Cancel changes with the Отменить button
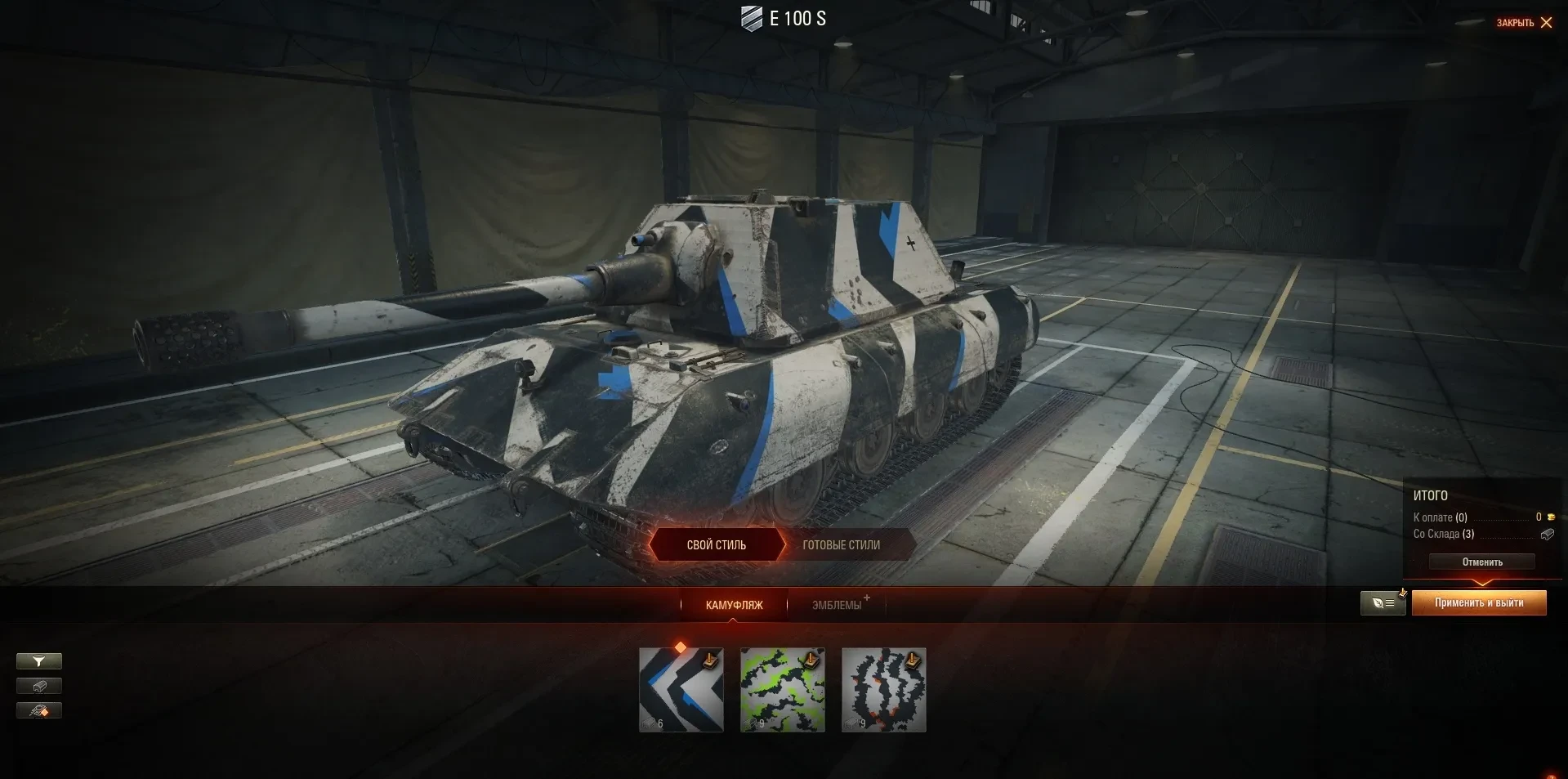 click(x=1481, y=562)
